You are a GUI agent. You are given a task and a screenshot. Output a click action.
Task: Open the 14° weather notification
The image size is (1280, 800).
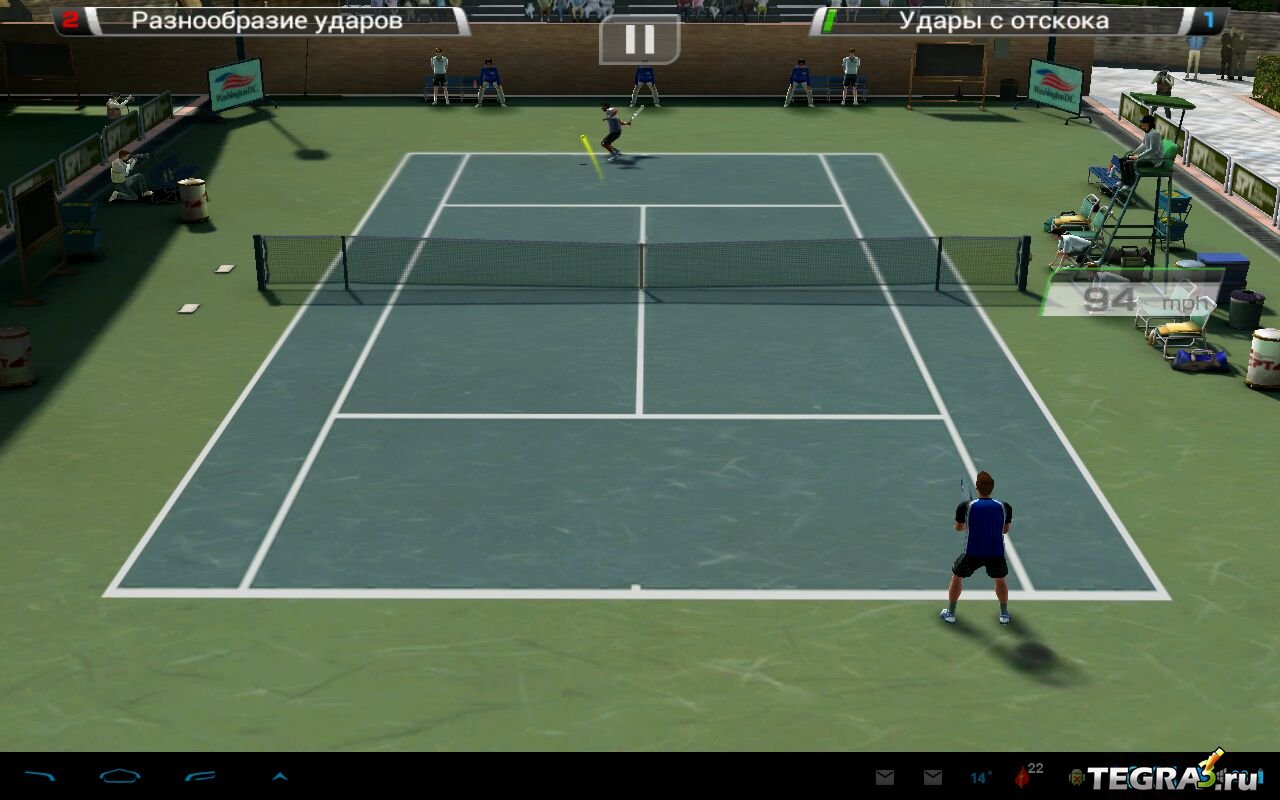[981, 777]
